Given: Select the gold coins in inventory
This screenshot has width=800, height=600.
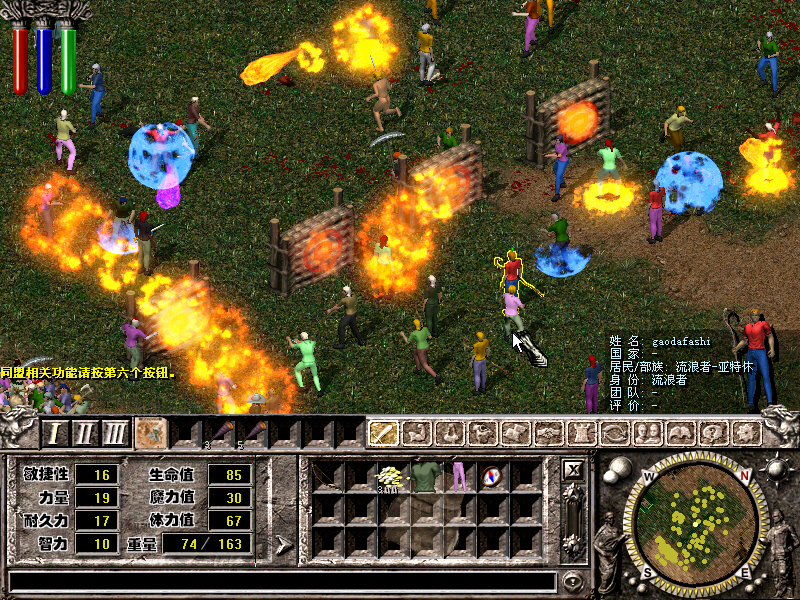Looking at the screenshot, I should tap(389, 475).
